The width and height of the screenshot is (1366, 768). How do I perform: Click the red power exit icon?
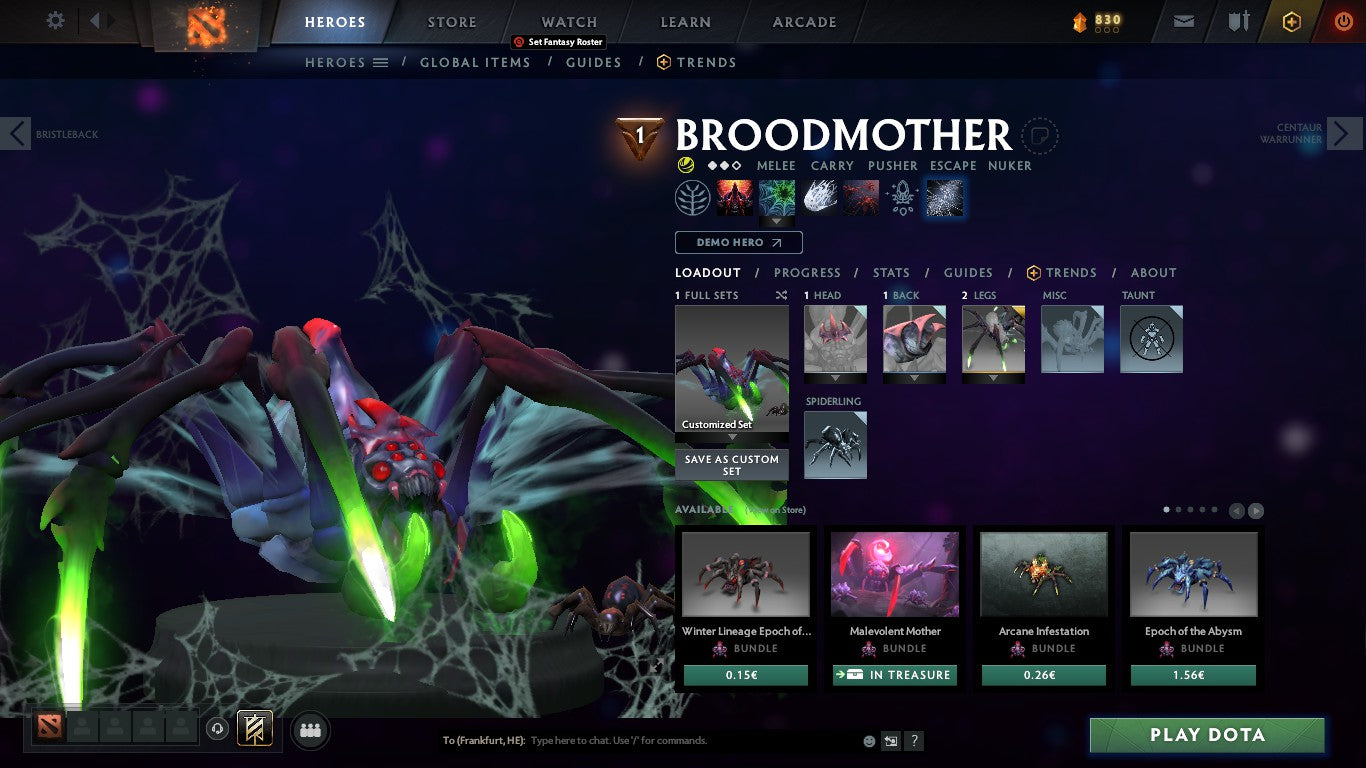pos(1344,21)
